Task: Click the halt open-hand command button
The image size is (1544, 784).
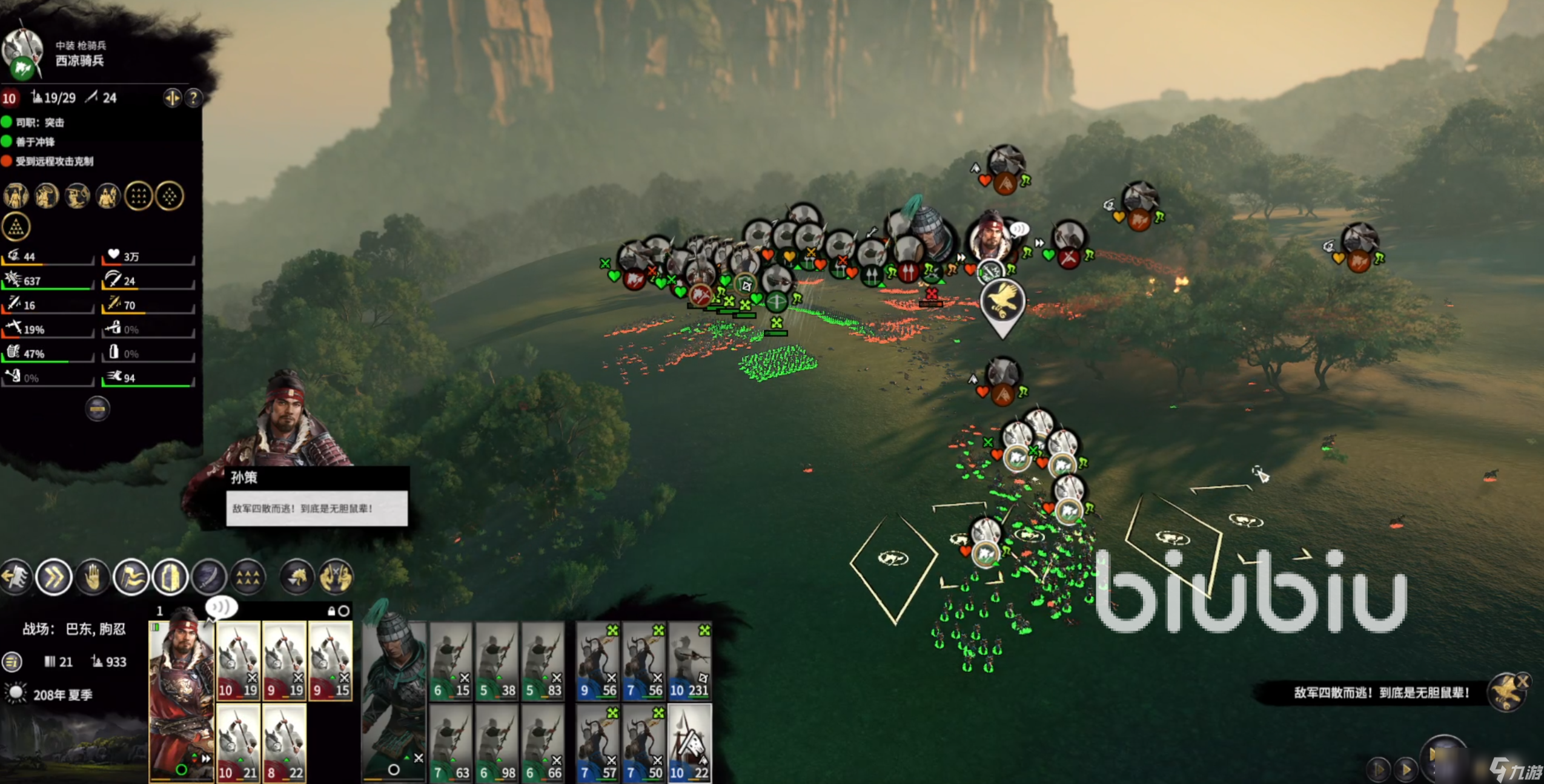Action: pos(92,577)
